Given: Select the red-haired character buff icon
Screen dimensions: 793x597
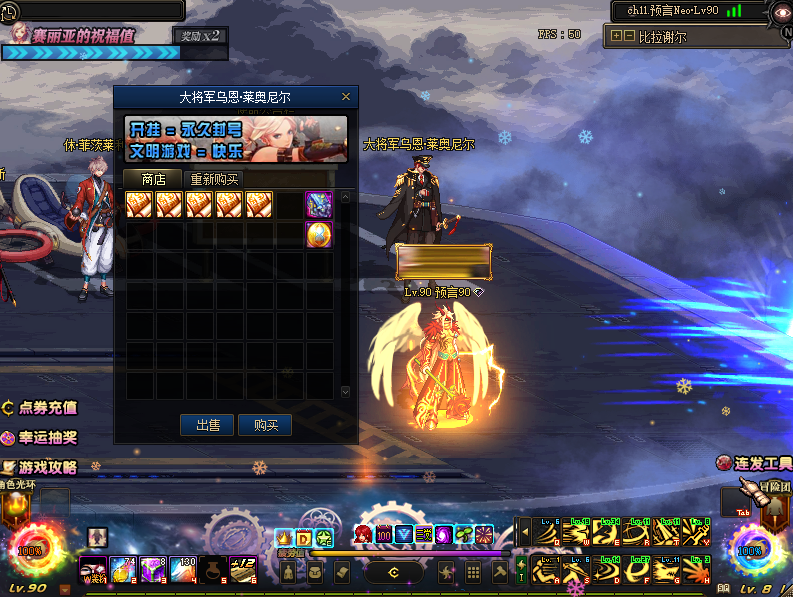Looking at the screenshot, I should click(x=362, y=535).
